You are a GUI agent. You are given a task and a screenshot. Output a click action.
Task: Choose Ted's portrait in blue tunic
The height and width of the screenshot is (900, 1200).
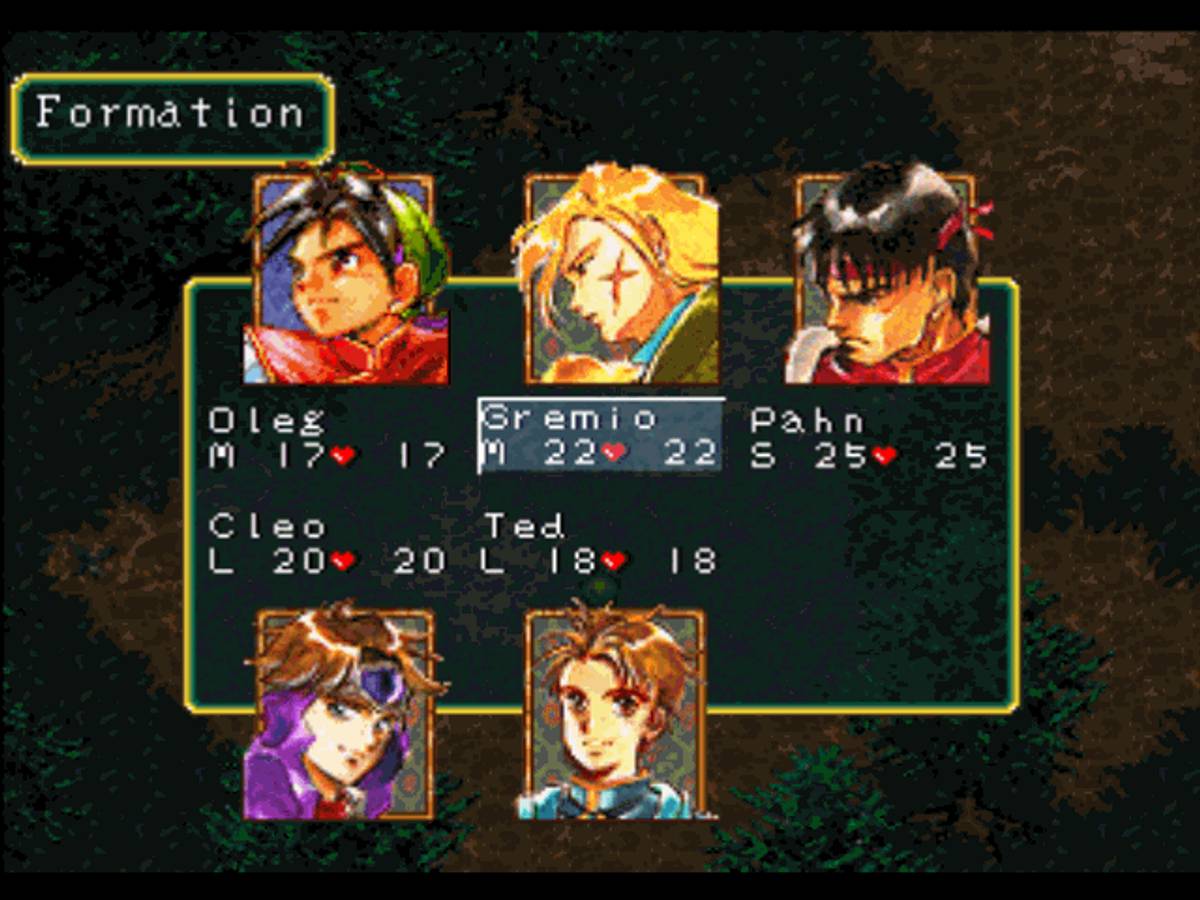(x=615, y=714)
